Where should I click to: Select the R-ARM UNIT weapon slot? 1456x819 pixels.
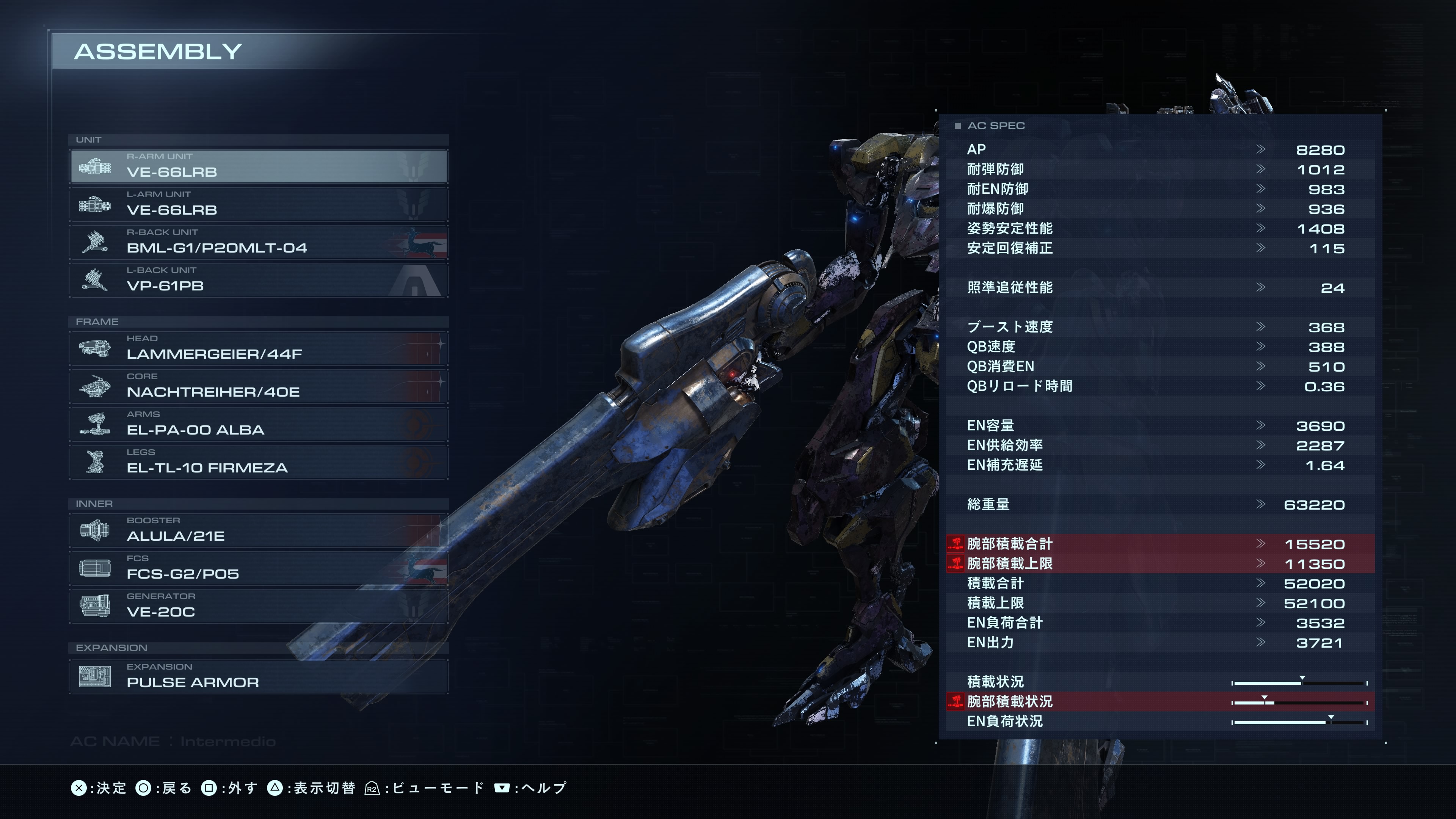pyautogui.click(x=259, y=166)
